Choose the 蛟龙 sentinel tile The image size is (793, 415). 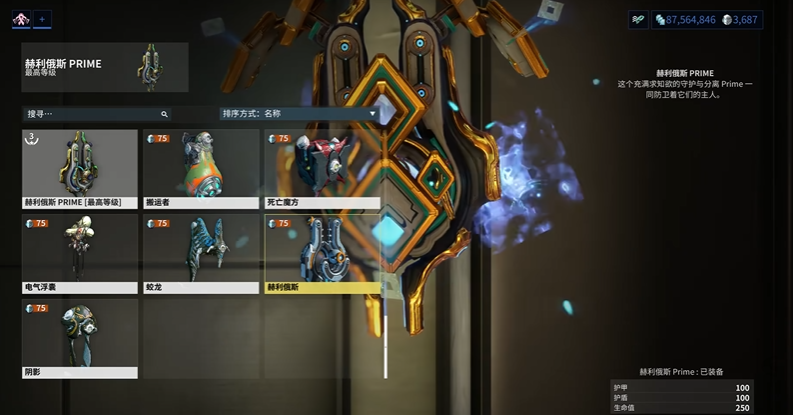200,253
